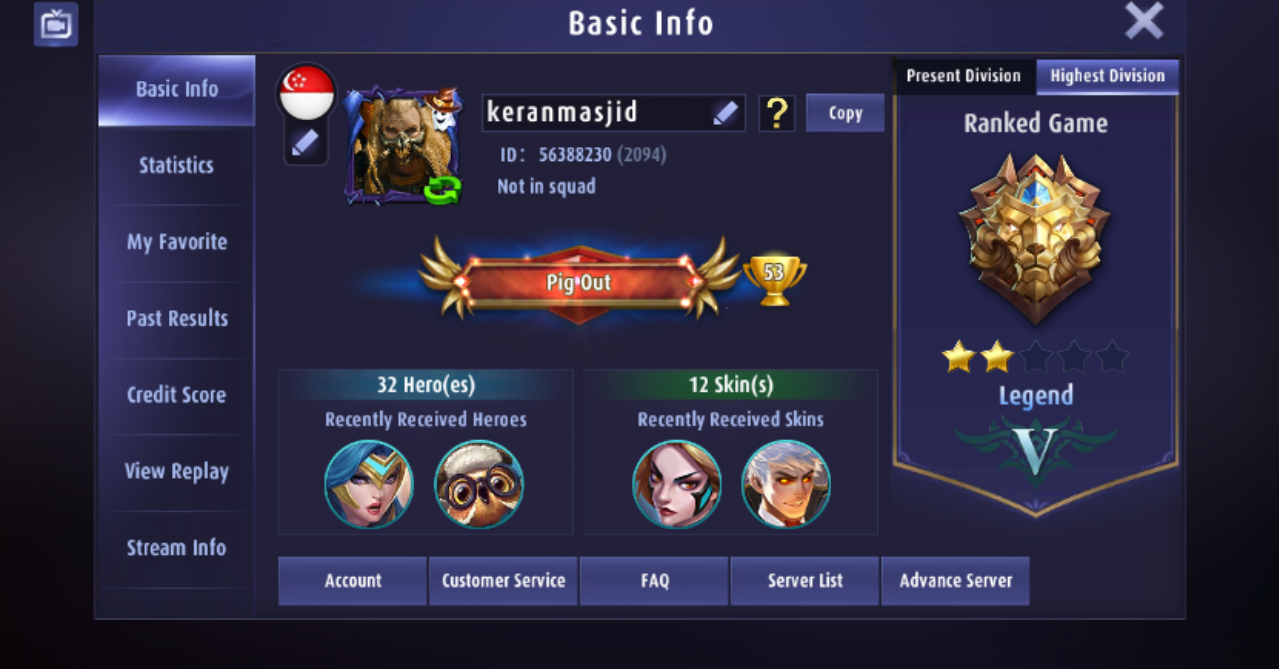Click the yellow question mark icon
The height and width of the screenshot is (669, 1279).
point(776,113)
